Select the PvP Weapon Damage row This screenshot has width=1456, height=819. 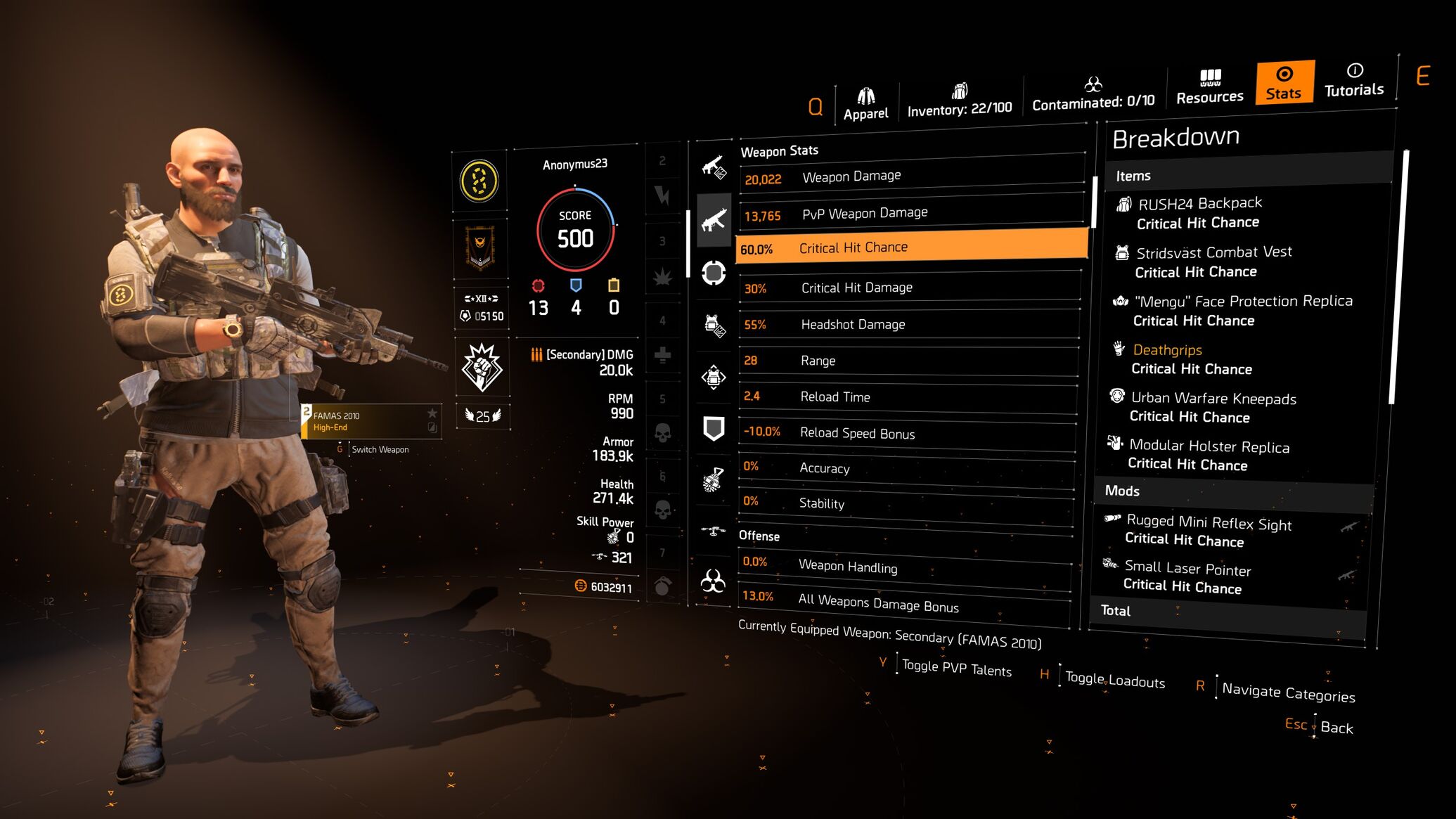click(x=911, y=213)
